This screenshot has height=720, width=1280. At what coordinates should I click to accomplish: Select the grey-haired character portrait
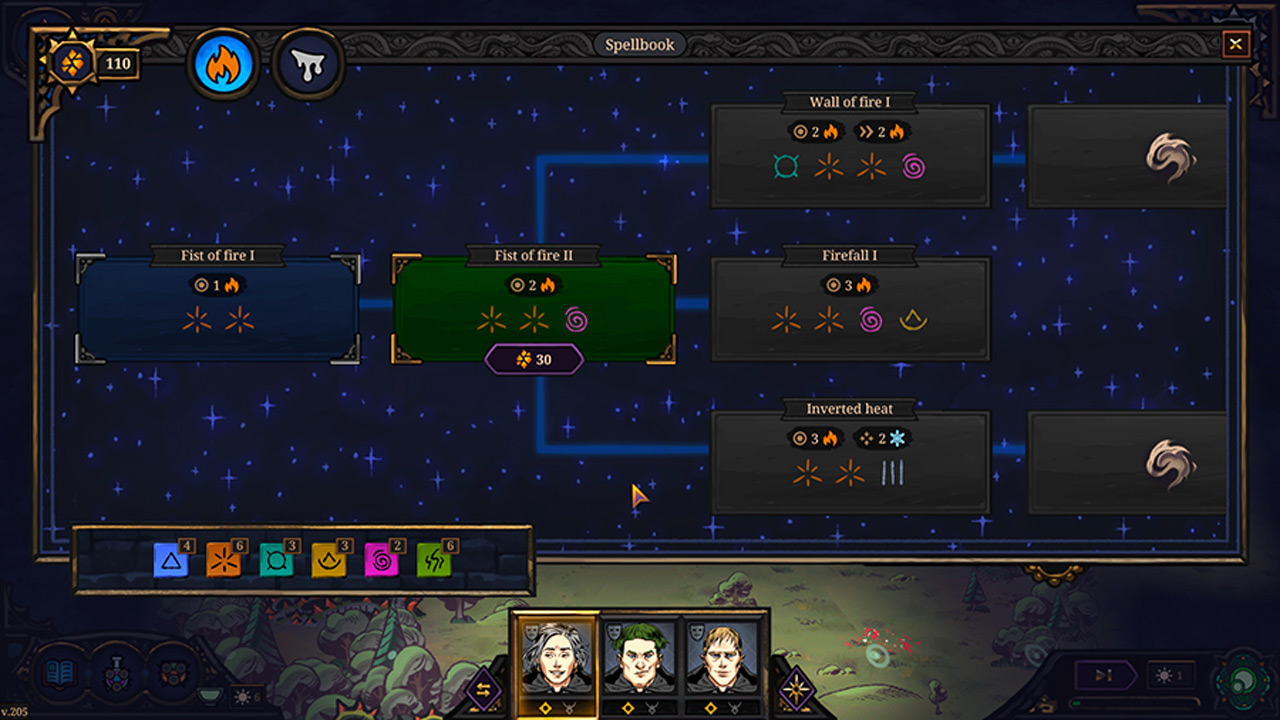pyautogui.click(x=556, y=657)
